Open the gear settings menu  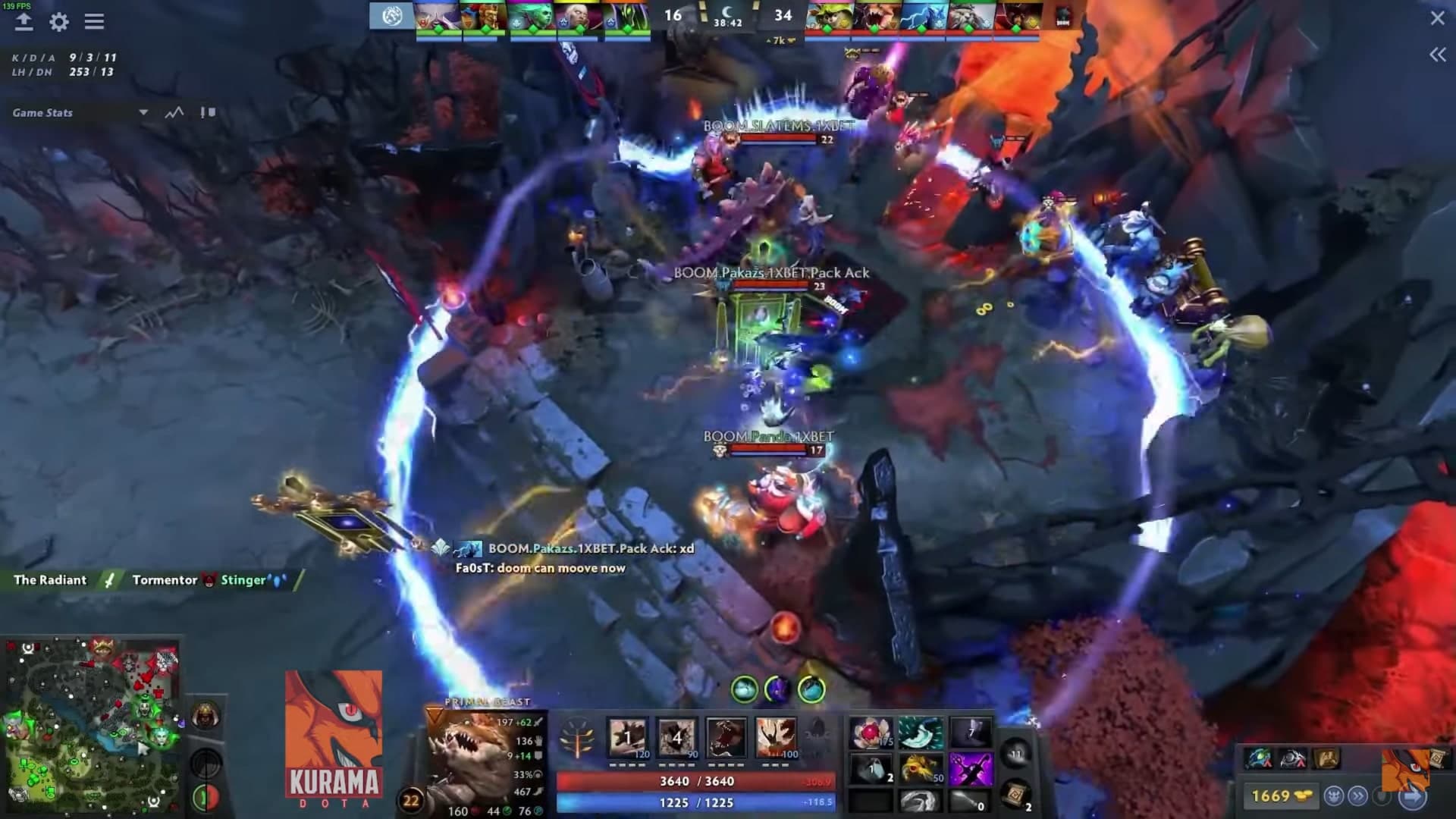pyautogui.click(x=59, y=22)
